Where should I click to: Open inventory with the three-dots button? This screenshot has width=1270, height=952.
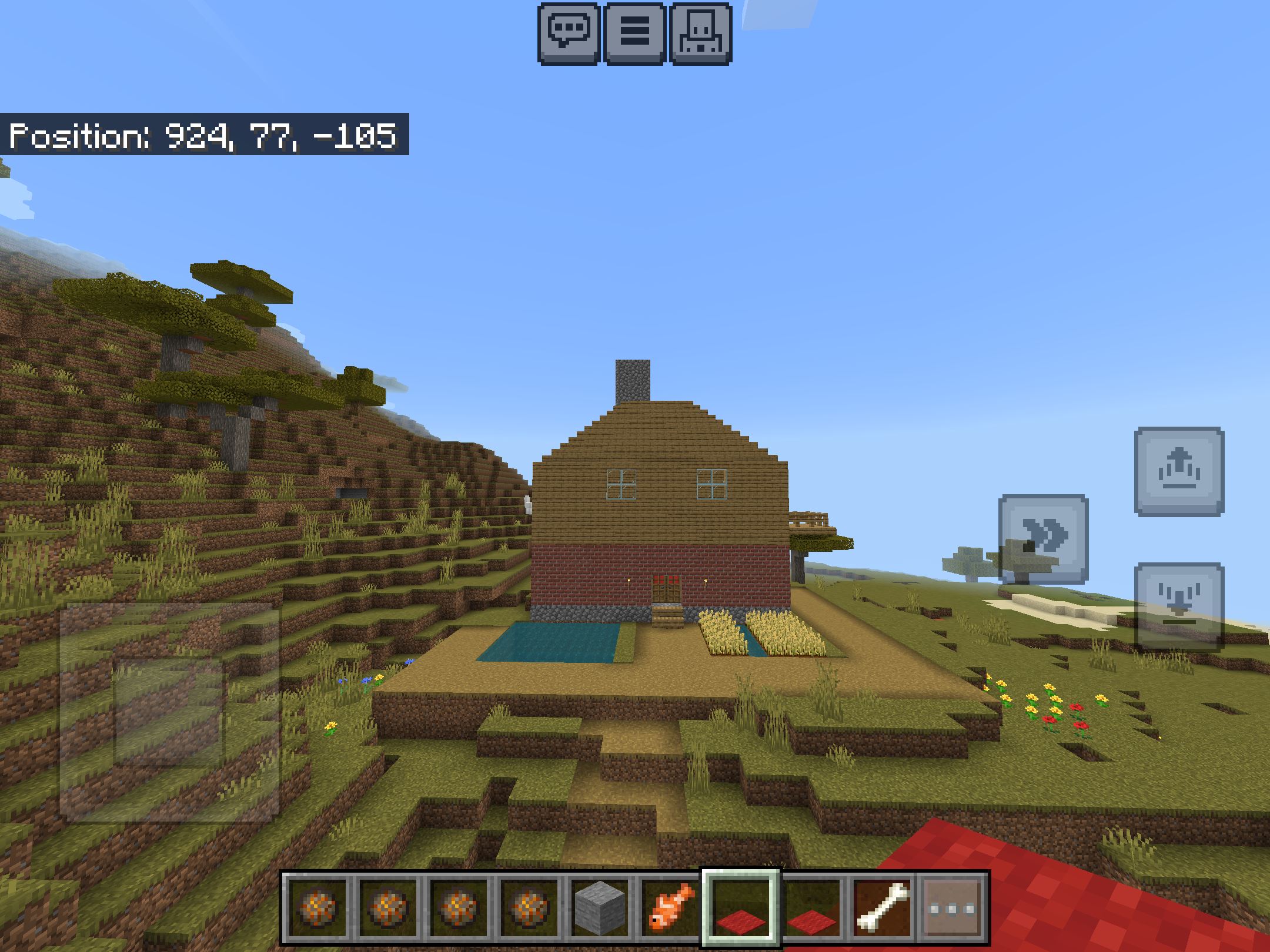952,909
